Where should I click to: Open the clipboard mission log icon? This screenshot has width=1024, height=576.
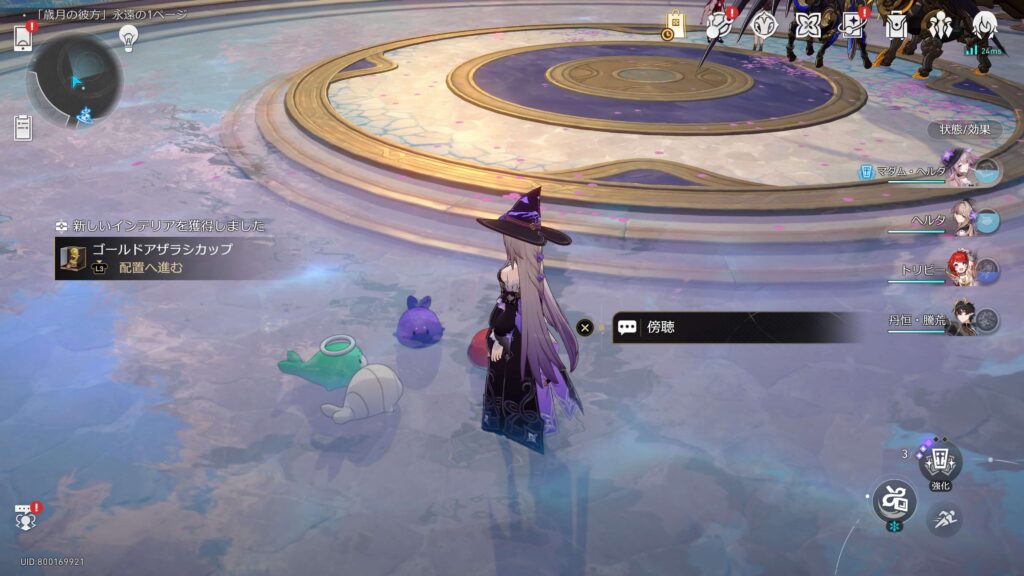tap(23, 127)
